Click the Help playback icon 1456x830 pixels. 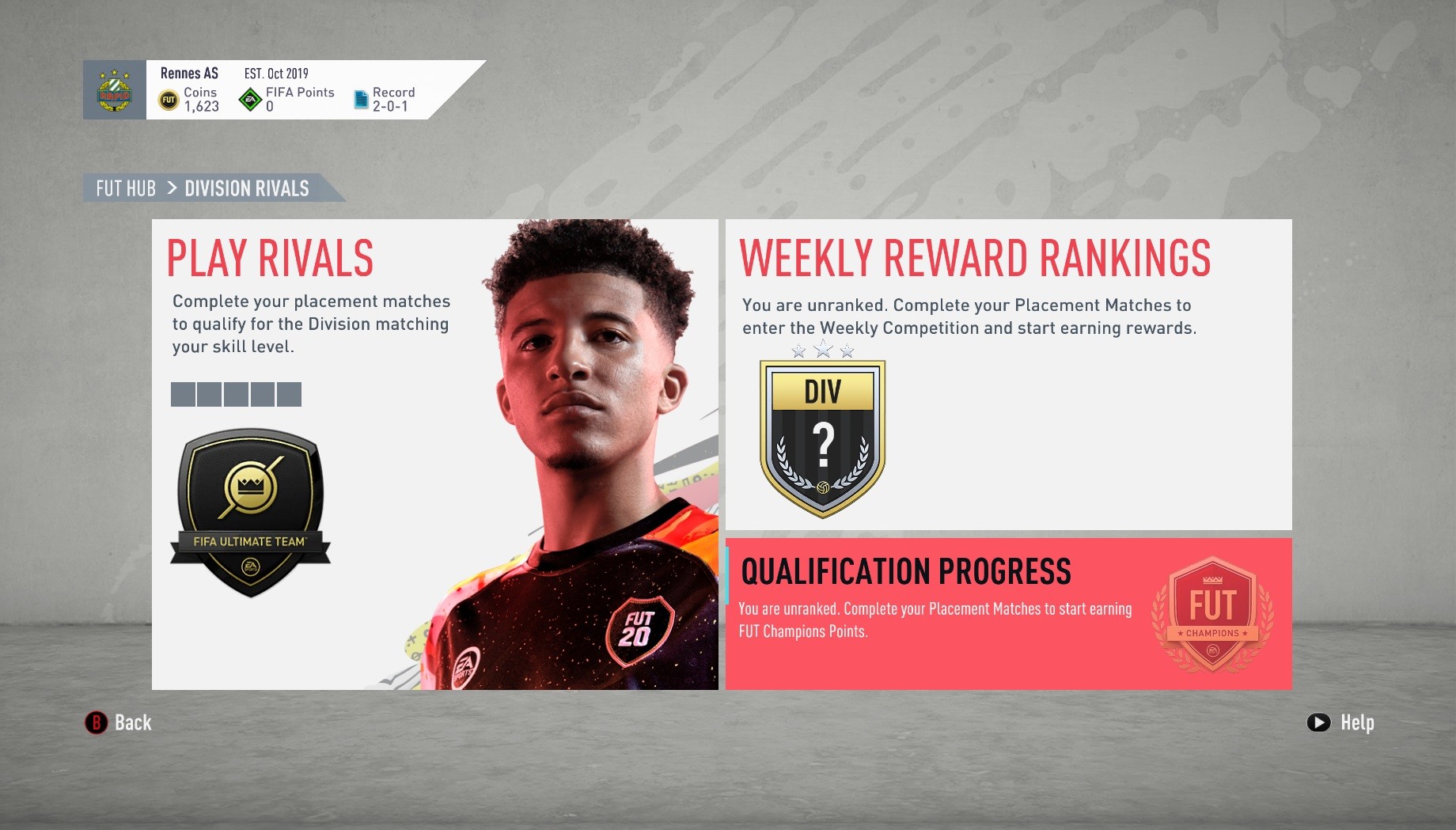pos(1318,722)
